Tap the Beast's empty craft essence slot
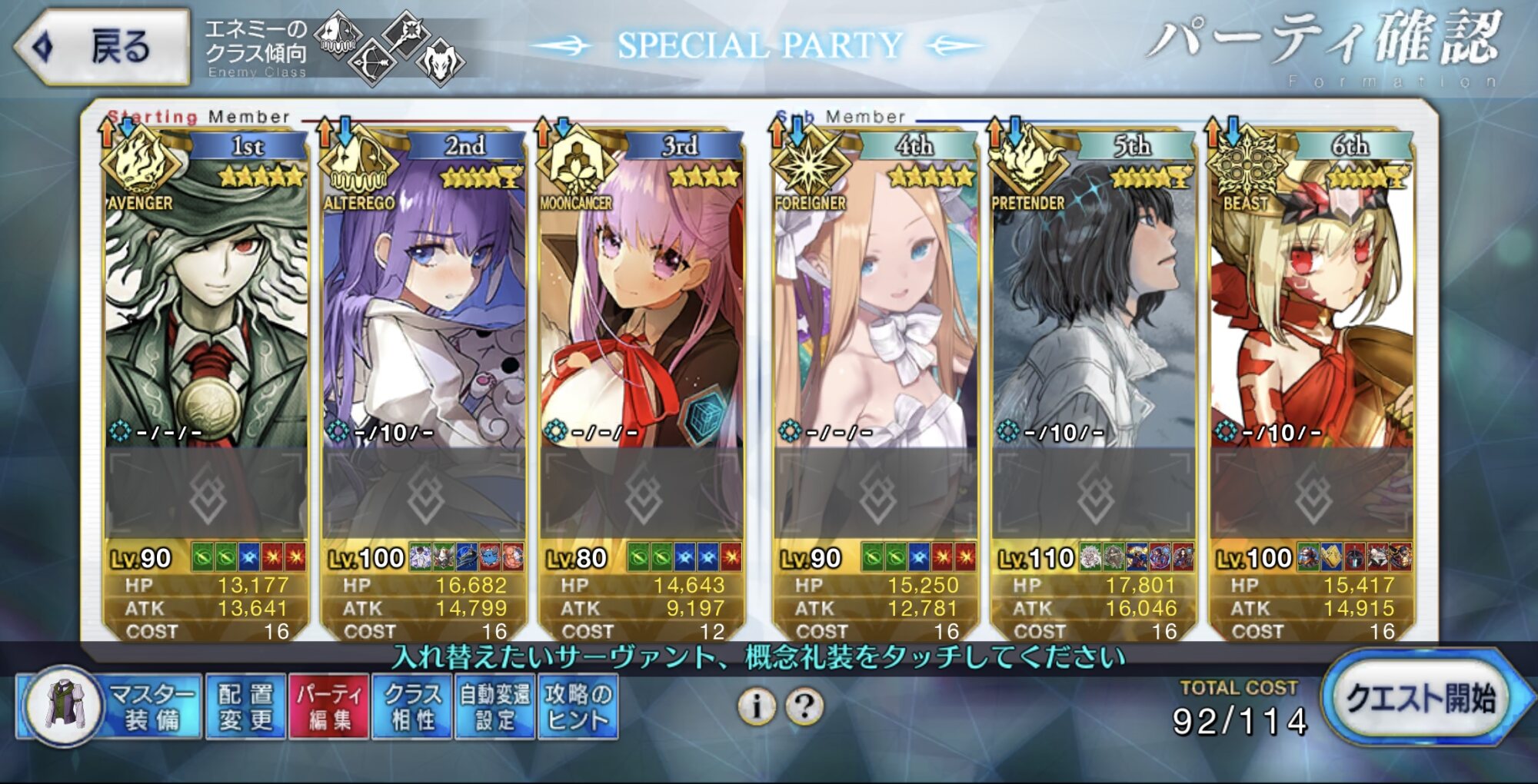The height and width of the screenshot is (784, 1538). click(1312, 494)
